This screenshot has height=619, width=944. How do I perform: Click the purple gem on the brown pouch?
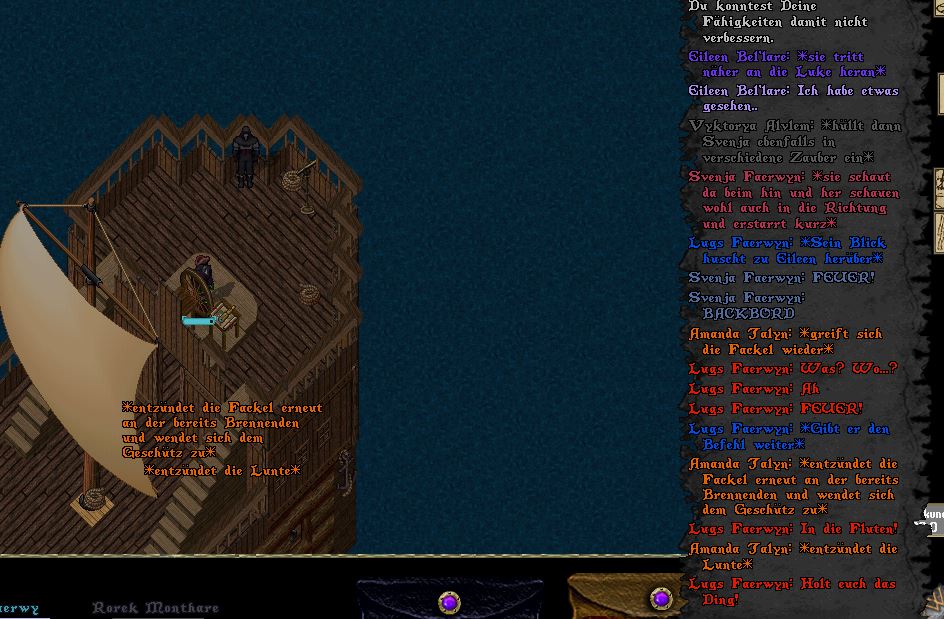(x=661, y=599)
